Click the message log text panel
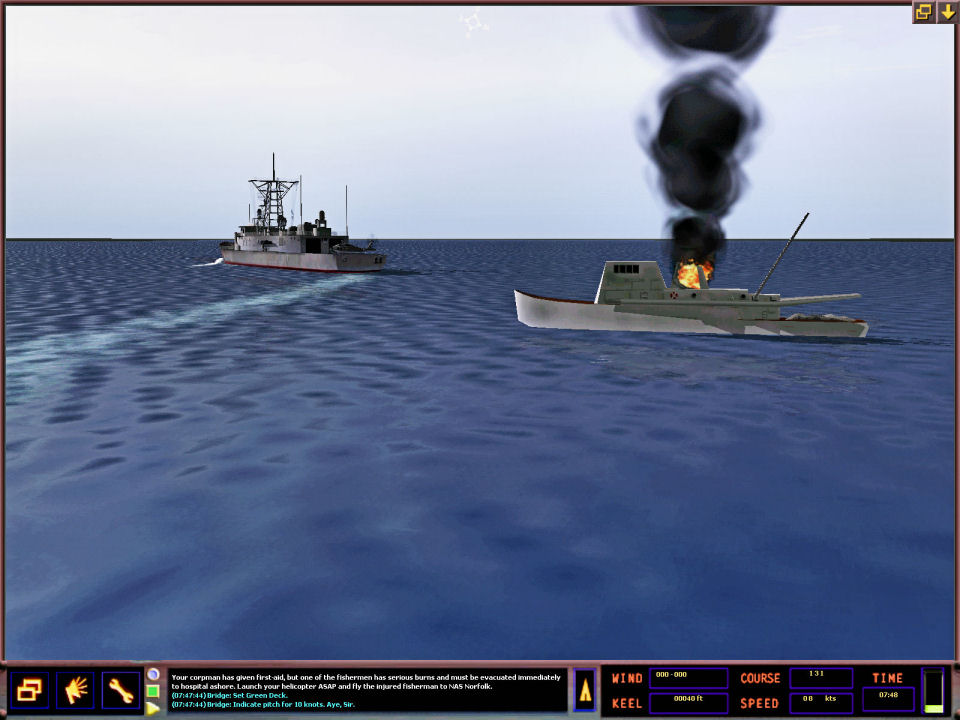 [366, 691]
